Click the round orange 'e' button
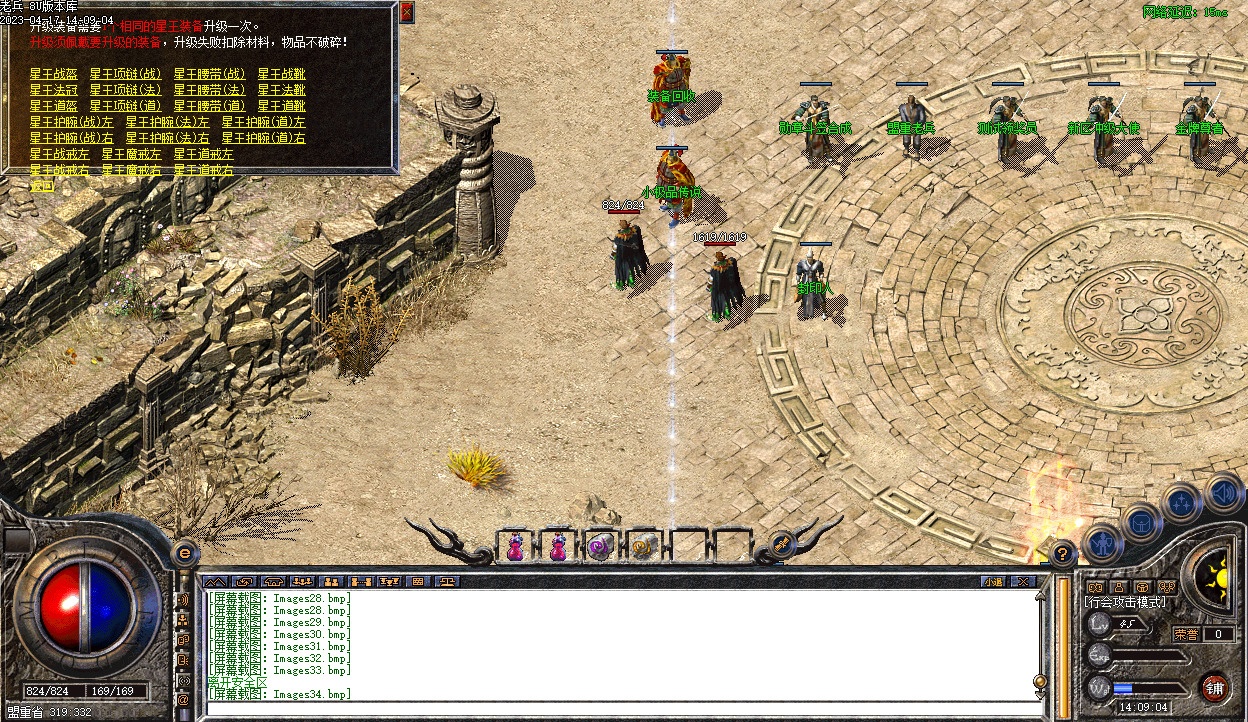This screenshot has height=722, width=1248. pyautogui.click(x=184, y=552)
